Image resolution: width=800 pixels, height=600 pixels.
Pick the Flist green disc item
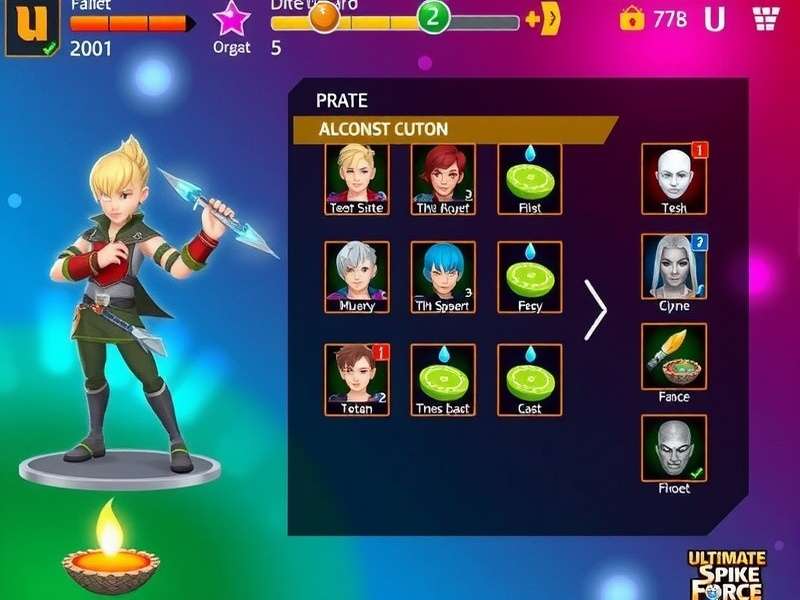[529, 178]
